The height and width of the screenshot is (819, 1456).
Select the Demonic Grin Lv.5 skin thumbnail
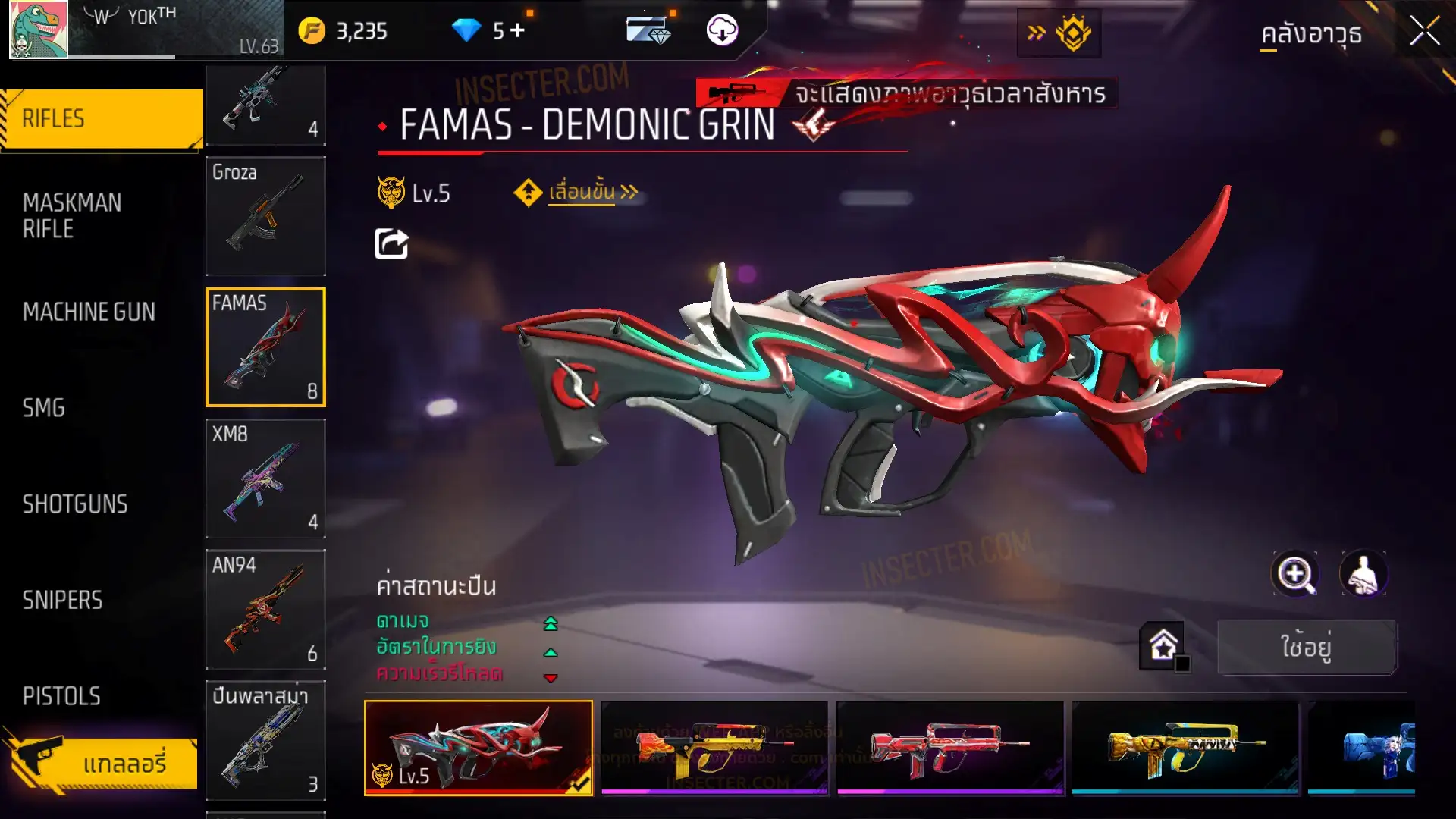tap(479, 748)
